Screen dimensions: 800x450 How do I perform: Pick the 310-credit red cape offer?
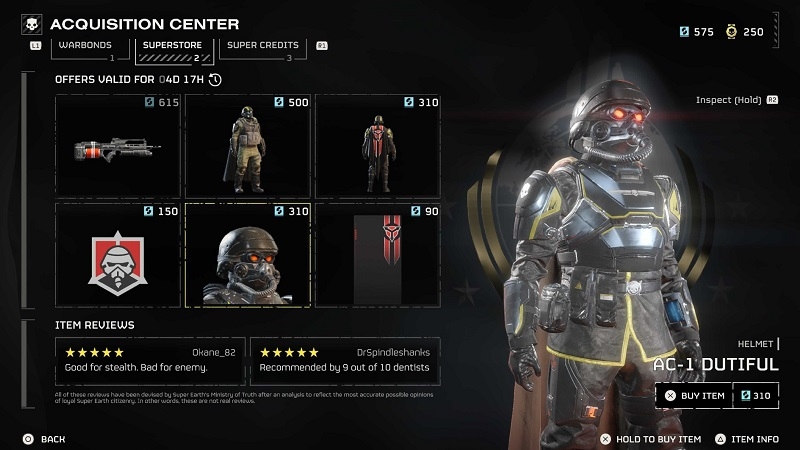click(x=378, y=146)
